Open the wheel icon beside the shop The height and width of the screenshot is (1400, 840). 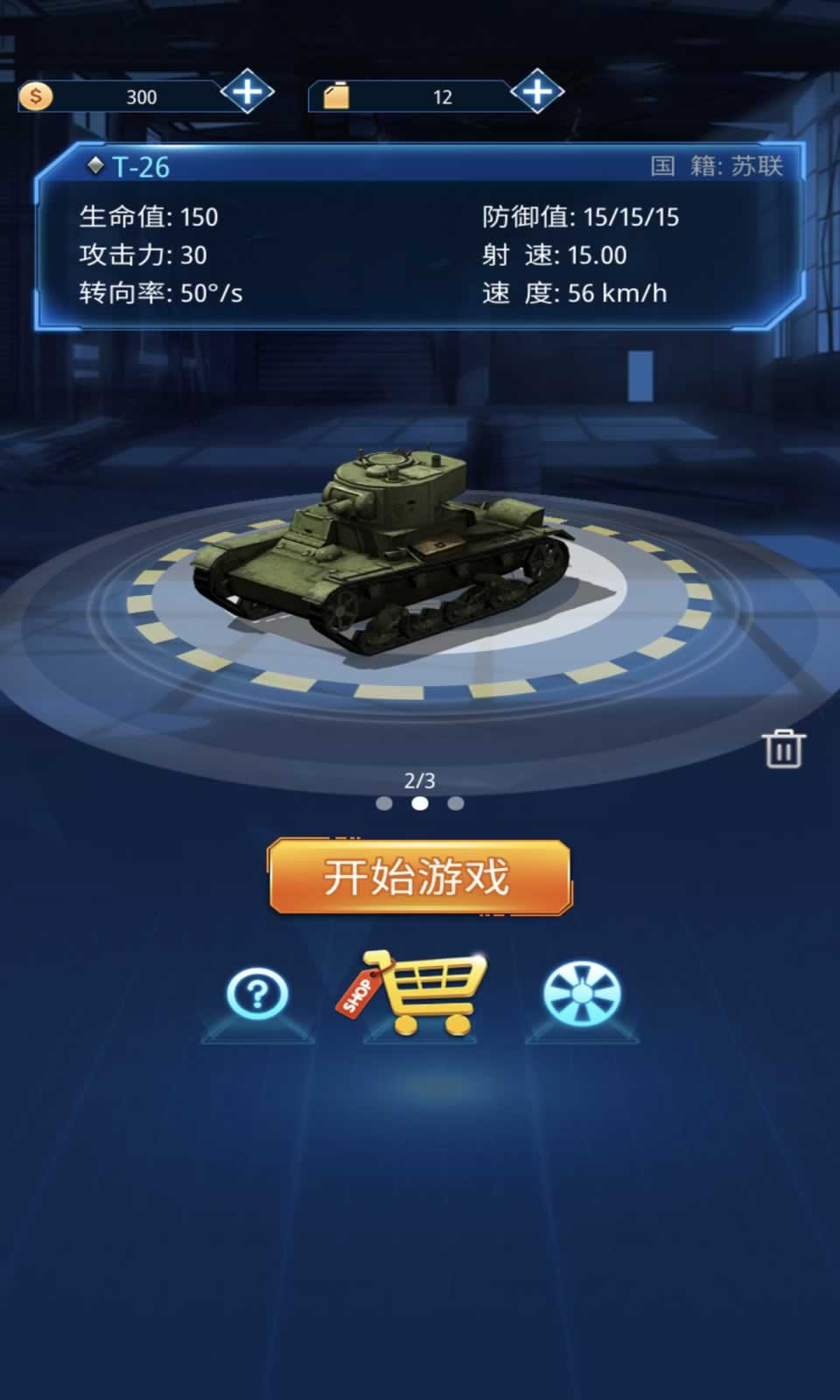click(x=582, y=994)
